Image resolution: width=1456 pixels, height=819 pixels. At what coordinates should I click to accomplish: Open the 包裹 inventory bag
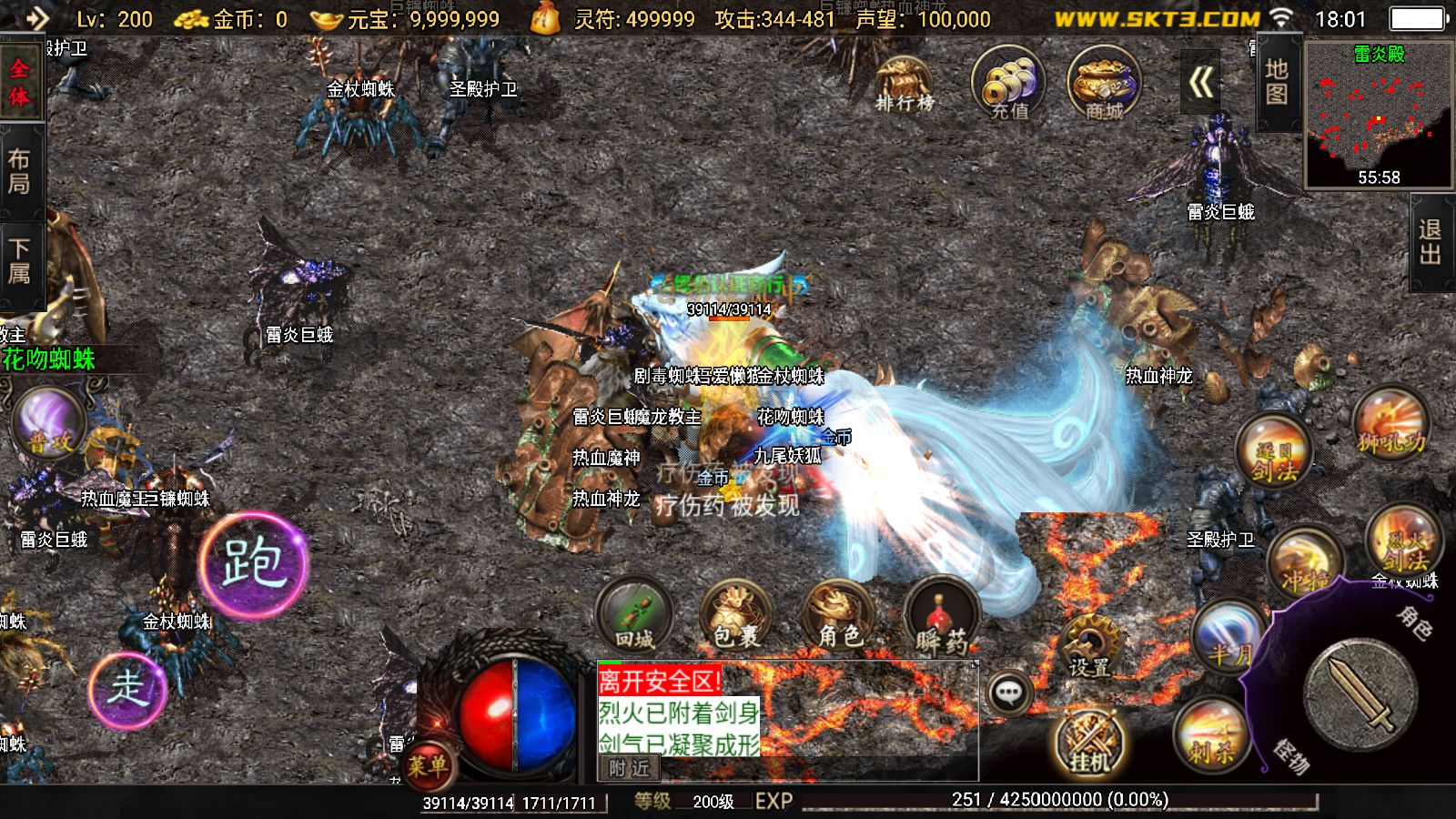click(x=735, y=614)
